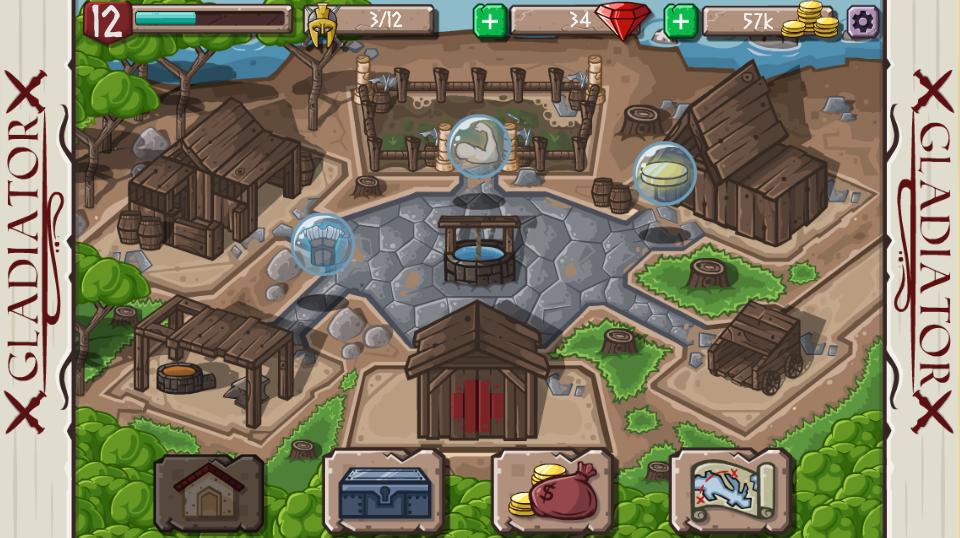Image resolution: width=960 pixels, height=538 pixels.
Task: Add more ruby gems with plus button
Action: [490, 21]
